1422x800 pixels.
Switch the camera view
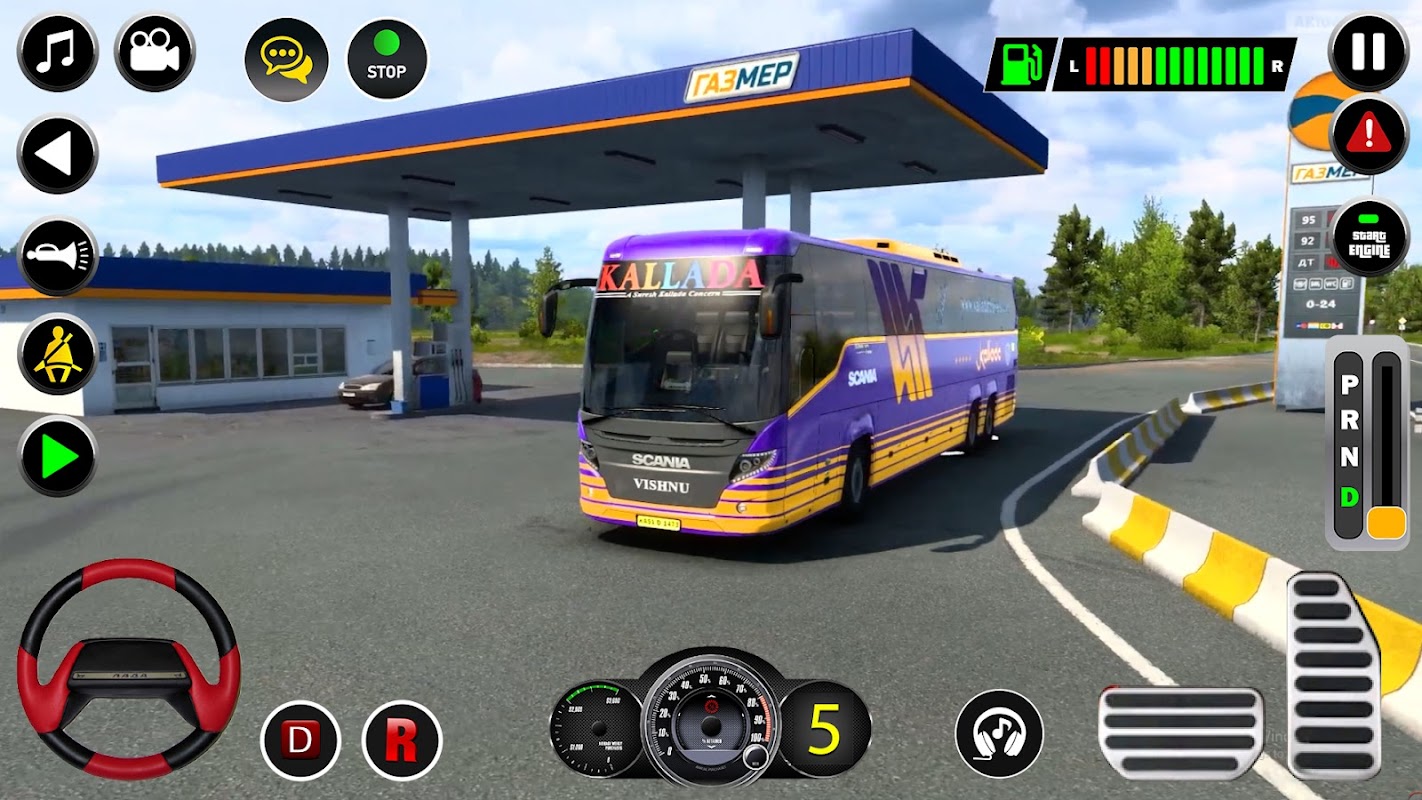click(x=154, y=53)
